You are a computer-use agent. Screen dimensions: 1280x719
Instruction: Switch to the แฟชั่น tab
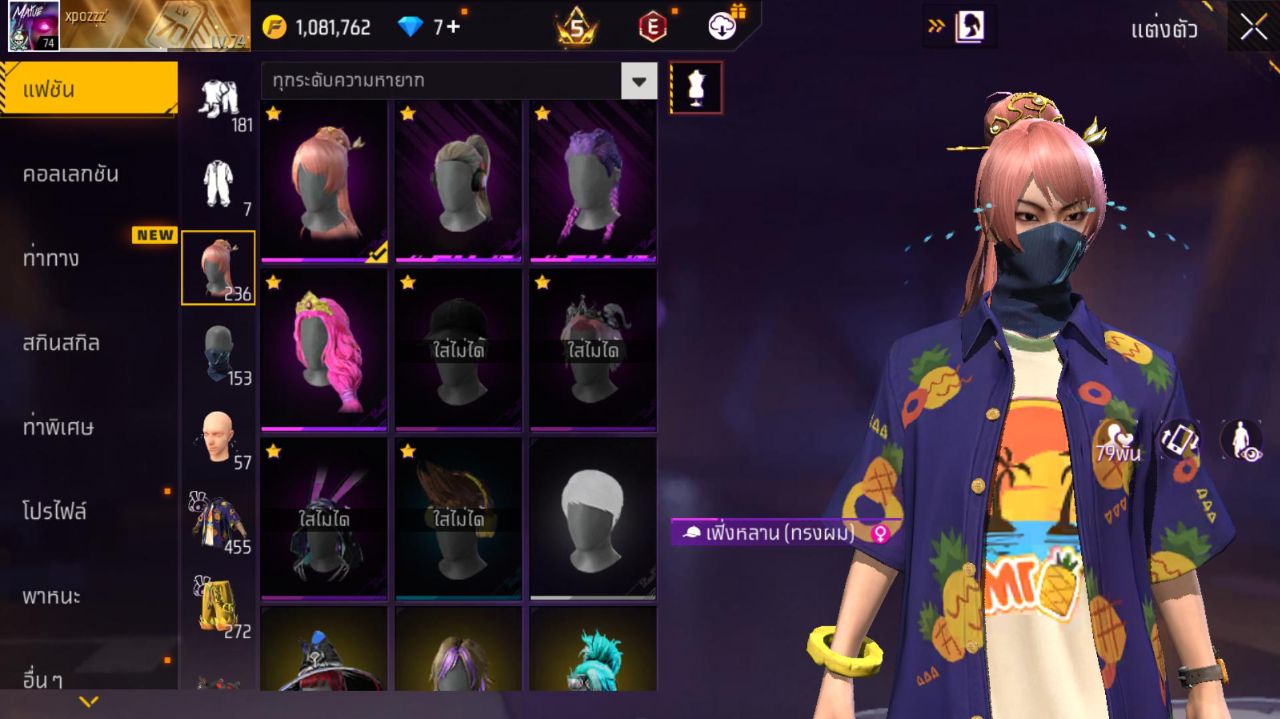[88, 90]
